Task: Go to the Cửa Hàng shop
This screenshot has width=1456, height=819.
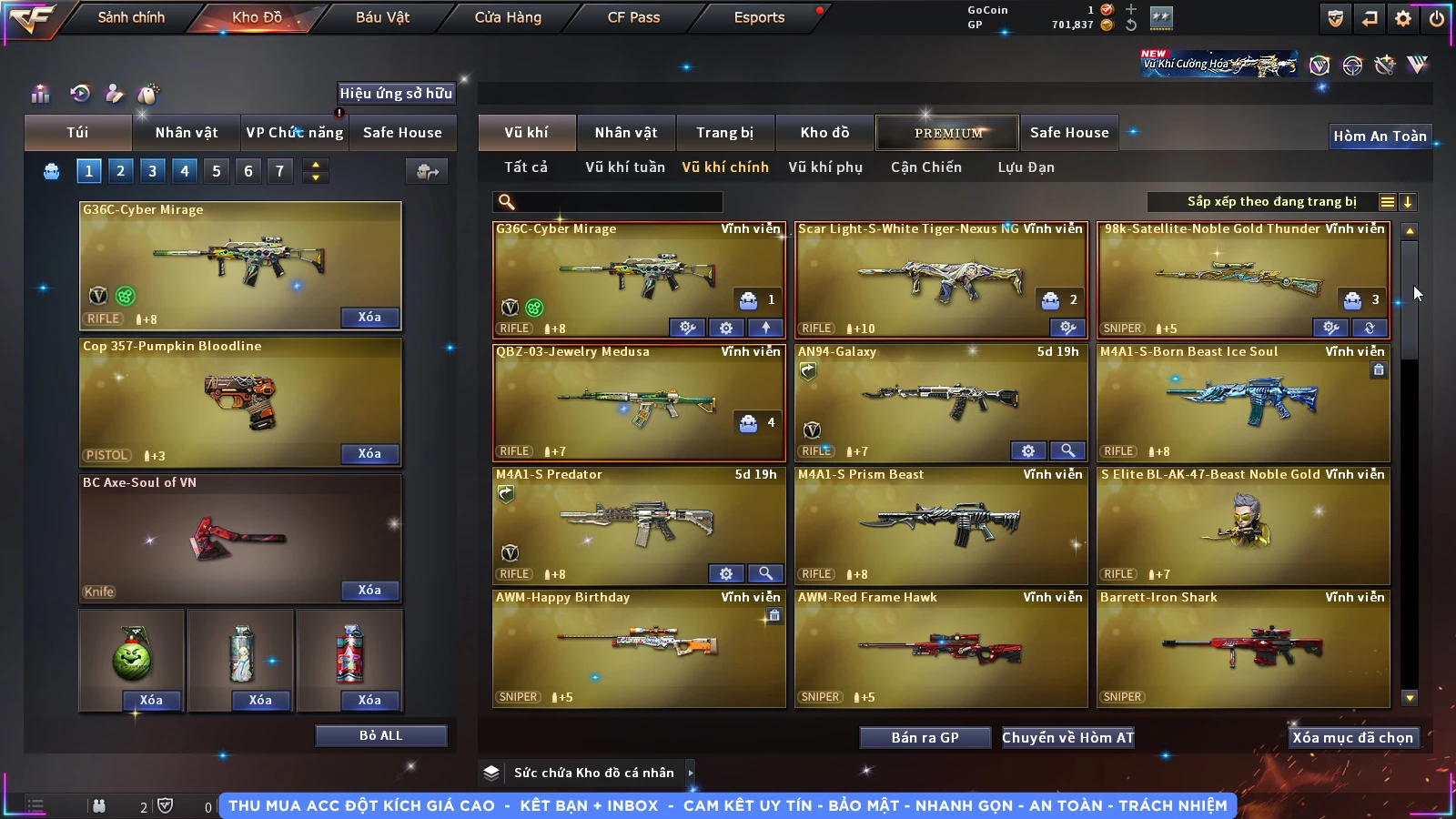Action: point(508,17)
